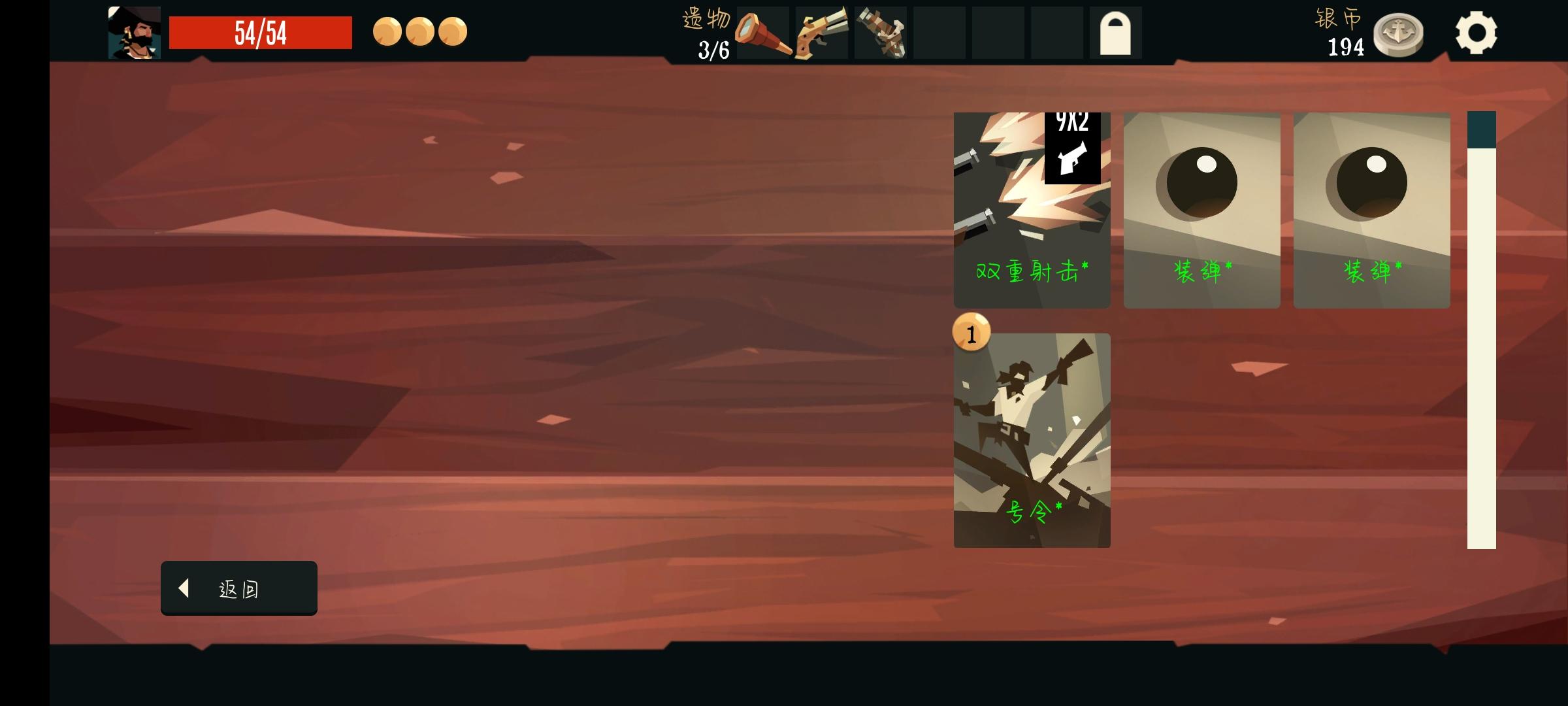Click the captain portrait avatar
Image resolution: width=1568 pixels, height=706 pixels.
pyautogui.click(x=135, y=33)
